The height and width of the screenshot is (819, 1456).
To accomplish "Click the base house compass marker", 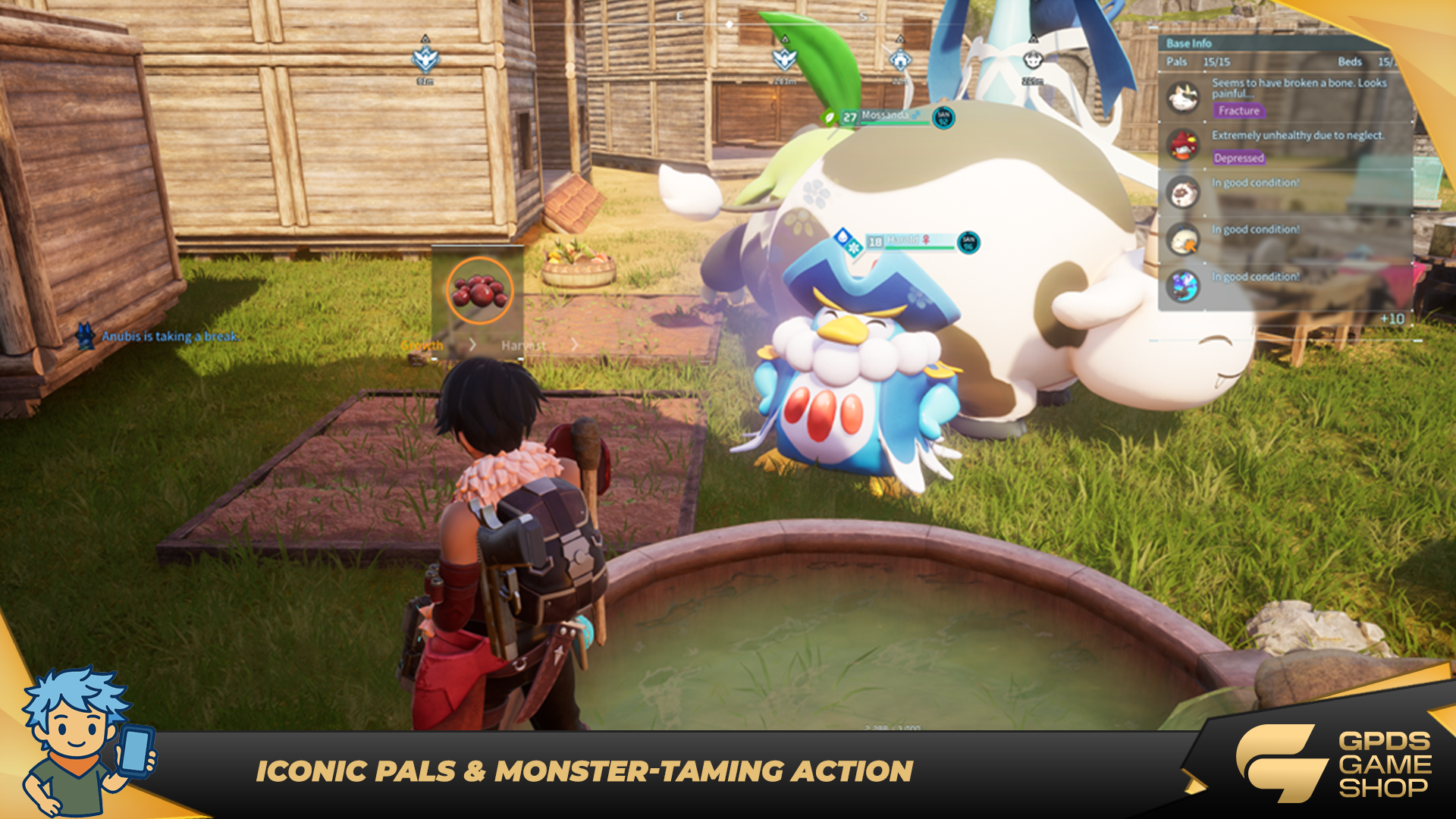I will coord(899,58).
